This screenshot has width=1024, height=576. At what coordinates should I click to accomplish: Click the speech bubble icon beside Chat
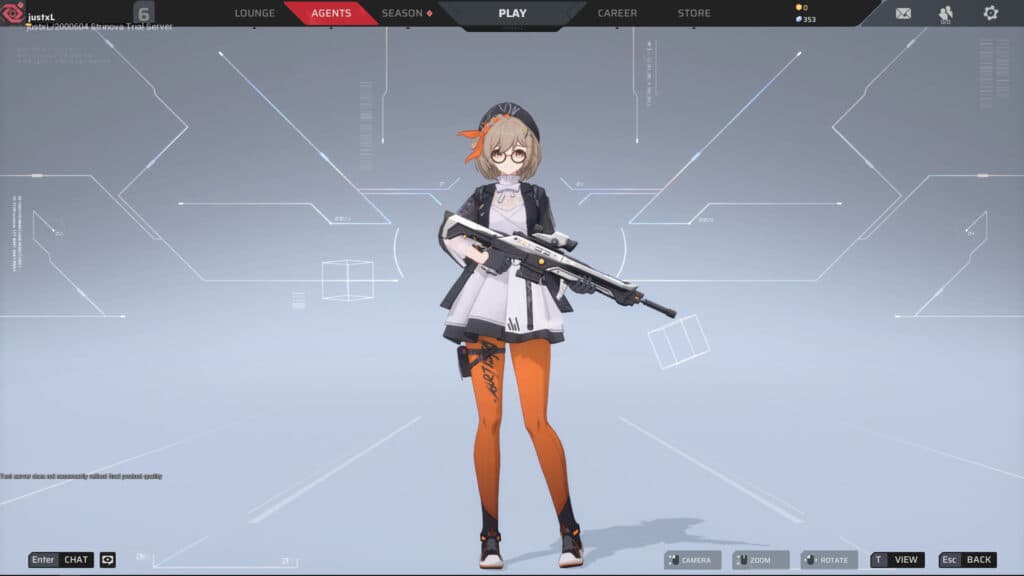pyautogui.click(x=108, y=560)
